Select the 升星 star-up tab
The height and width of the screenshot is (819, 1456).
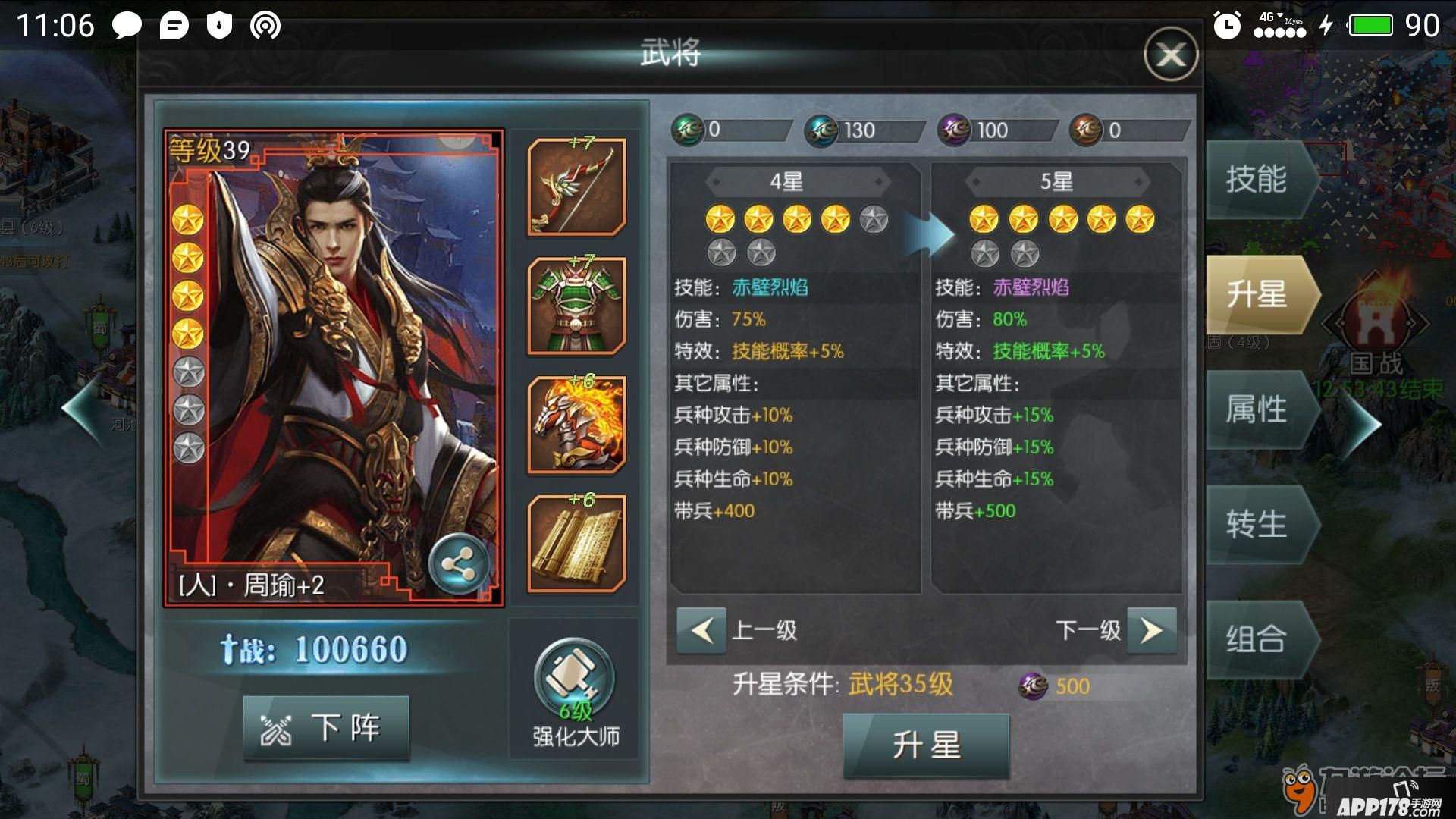pyautogui.click(x=1257, y=295)
